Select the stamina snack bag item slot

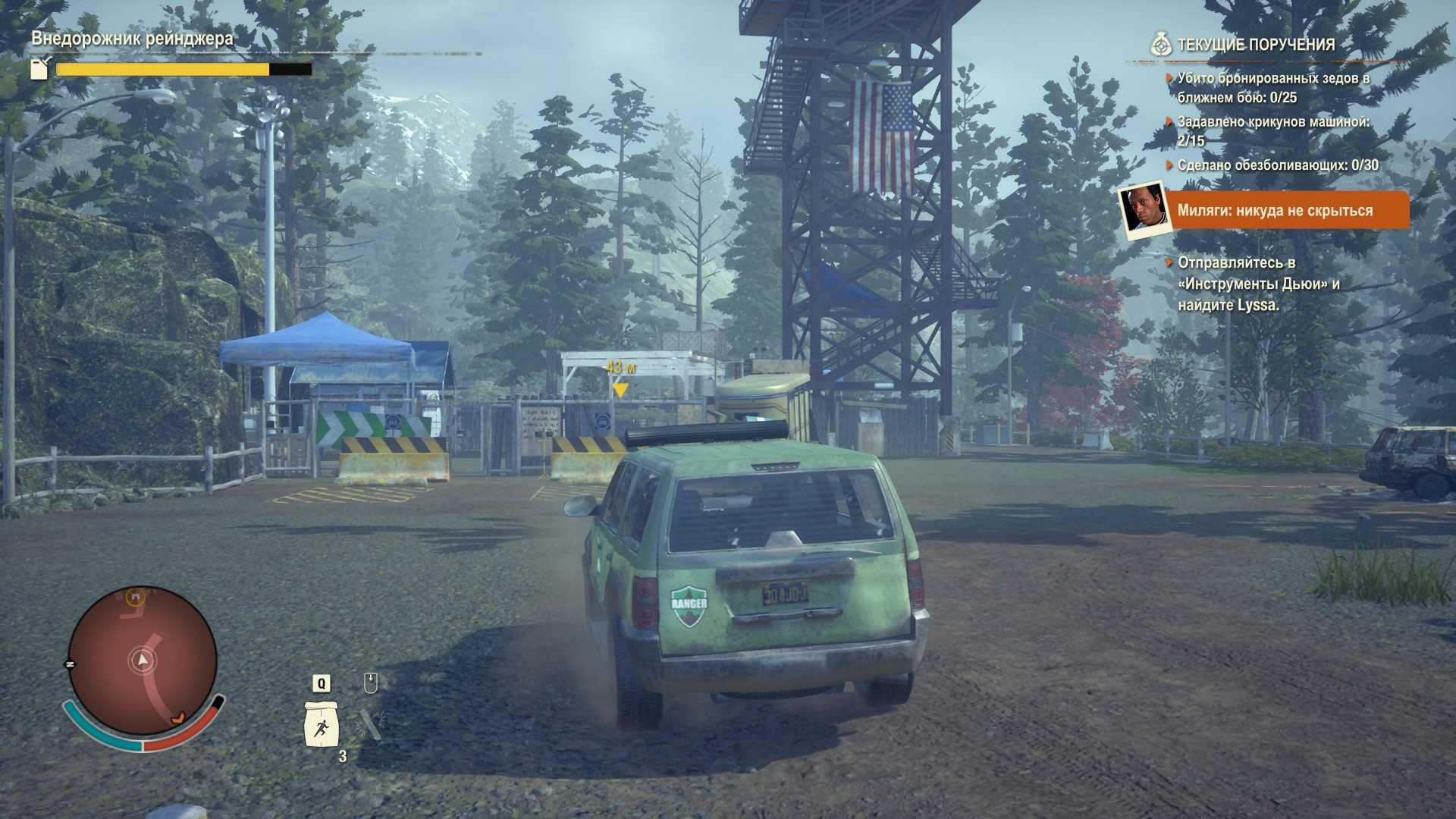[x=322, y=724]
